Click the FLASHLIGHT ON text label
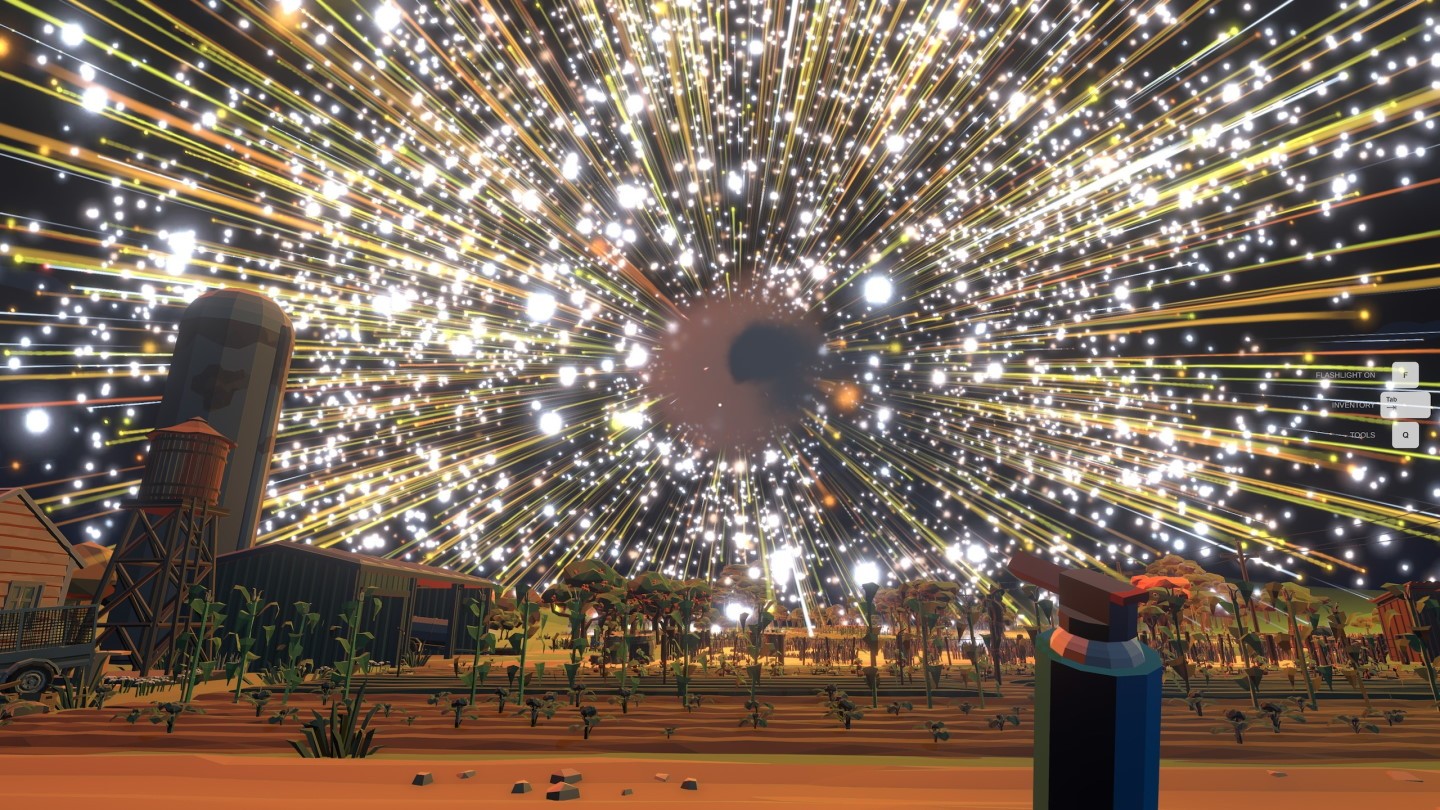1440x810 pixels. (1345, 375)
